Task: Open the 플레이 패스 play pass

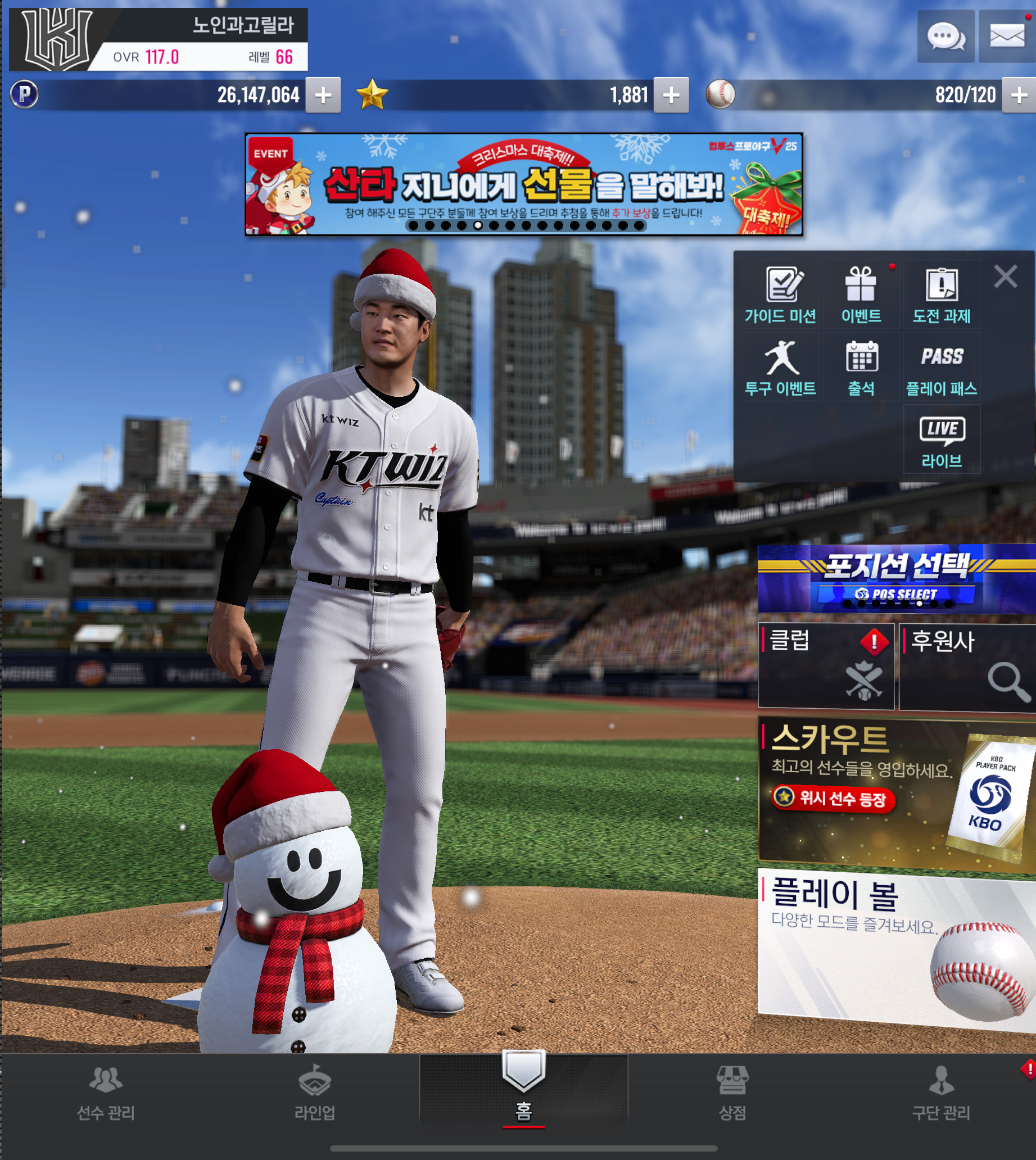Action: click(x=942, y=368)
